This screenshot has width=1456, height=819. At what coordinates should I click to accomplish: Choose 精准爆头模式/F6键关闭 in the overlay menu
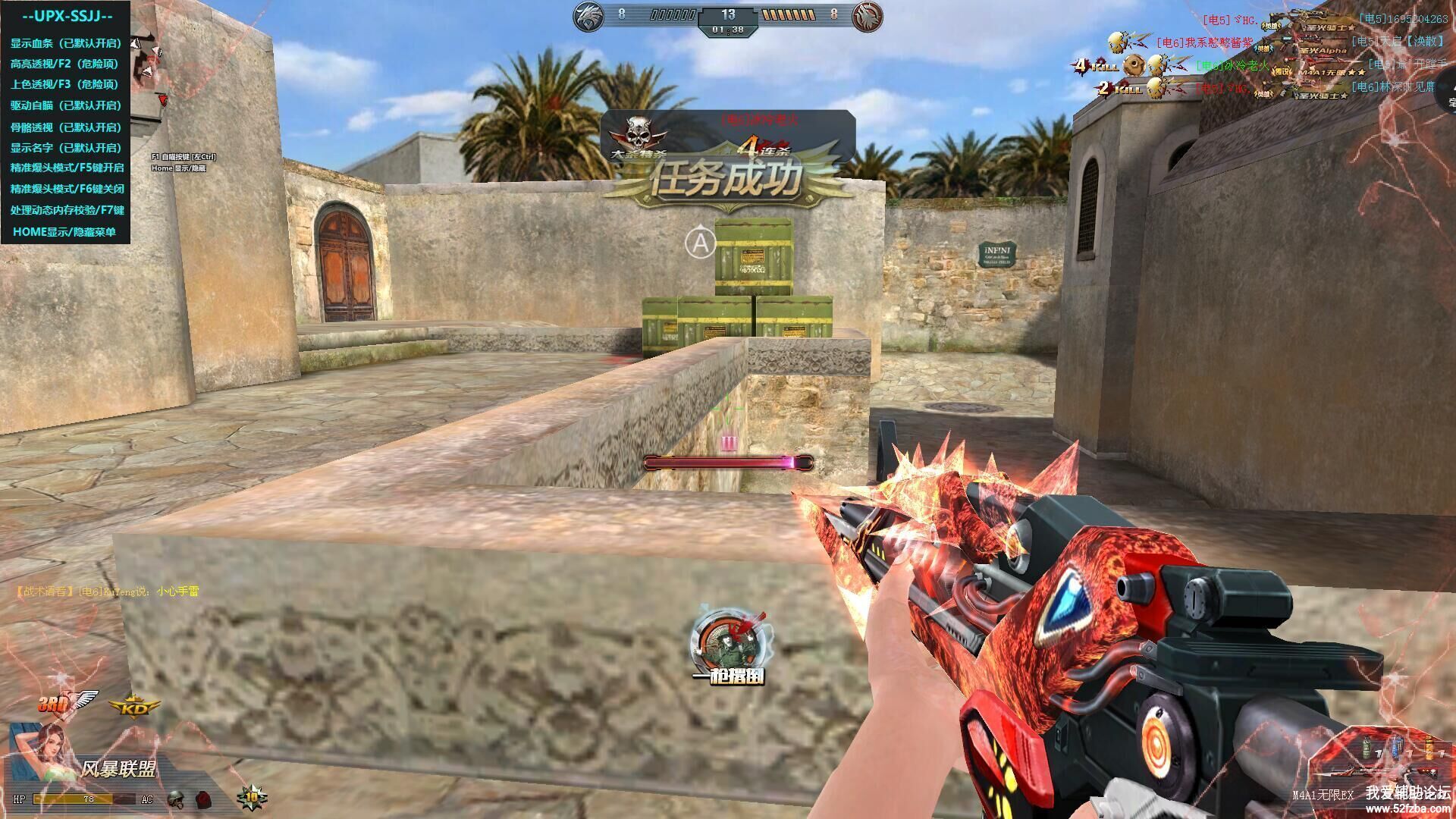(x=67, y=189)
